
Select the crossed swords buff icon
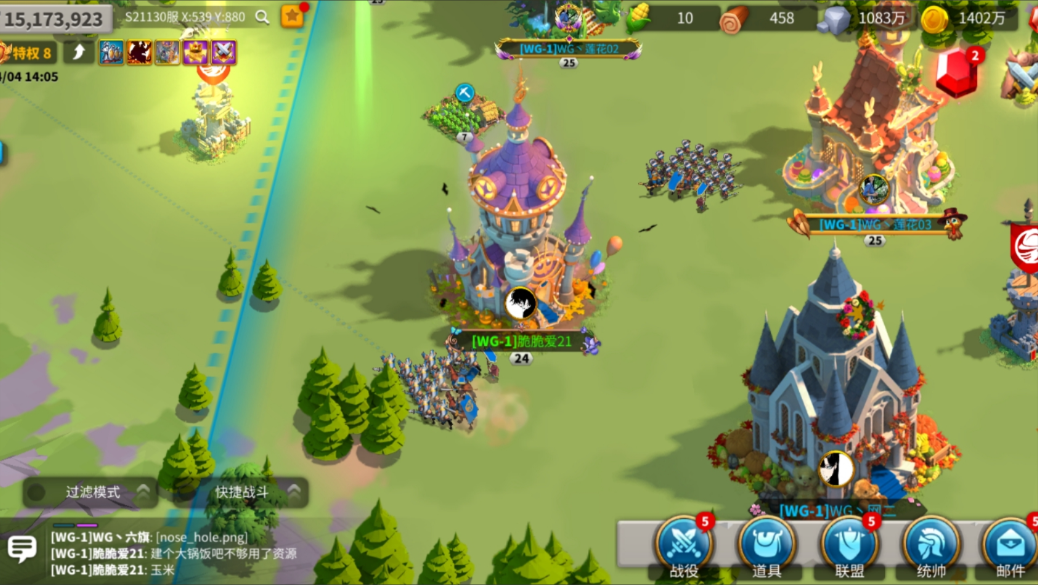[223, 53]
